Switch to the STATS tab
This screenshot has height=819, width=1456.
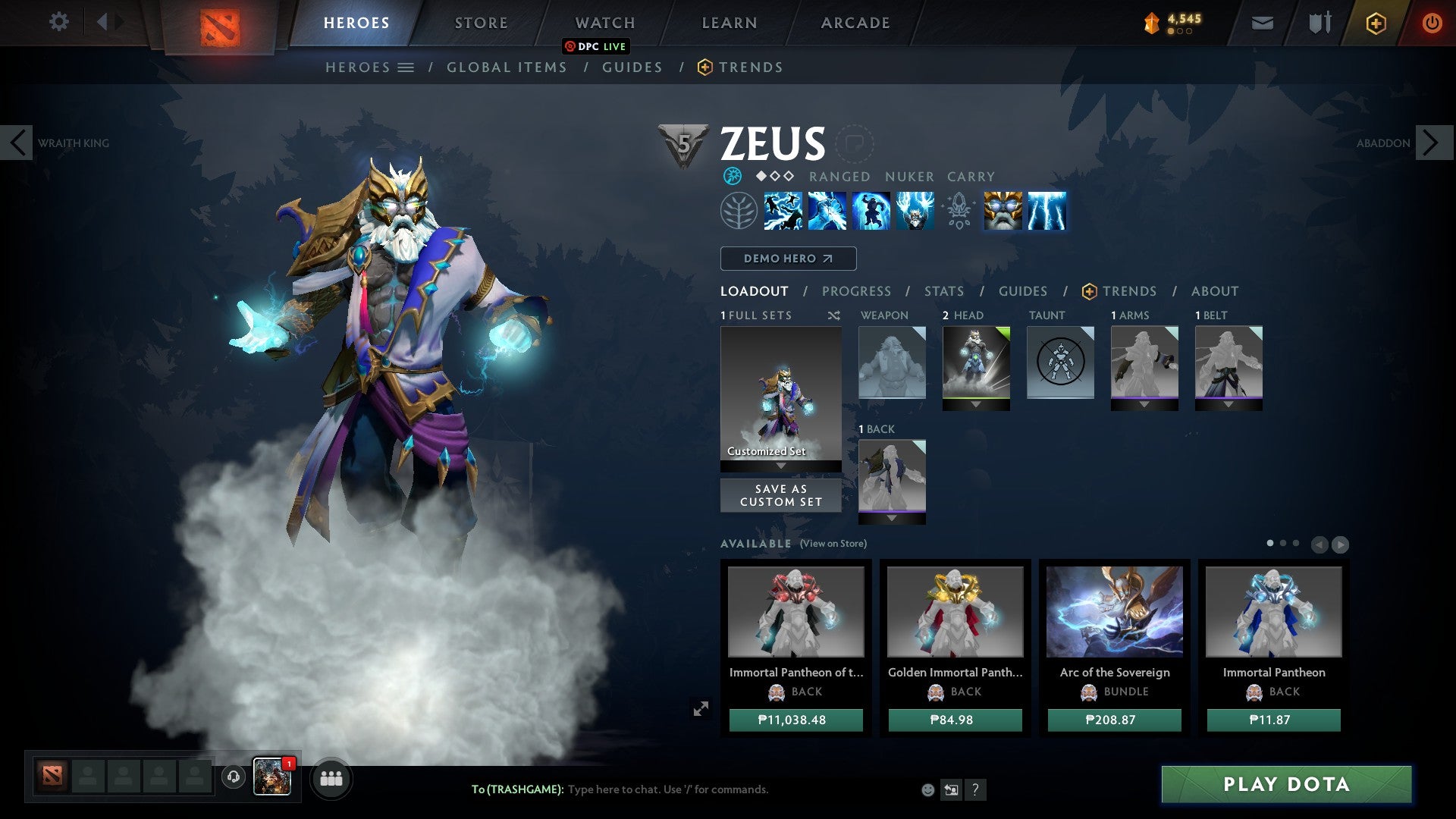click(943, 291)
